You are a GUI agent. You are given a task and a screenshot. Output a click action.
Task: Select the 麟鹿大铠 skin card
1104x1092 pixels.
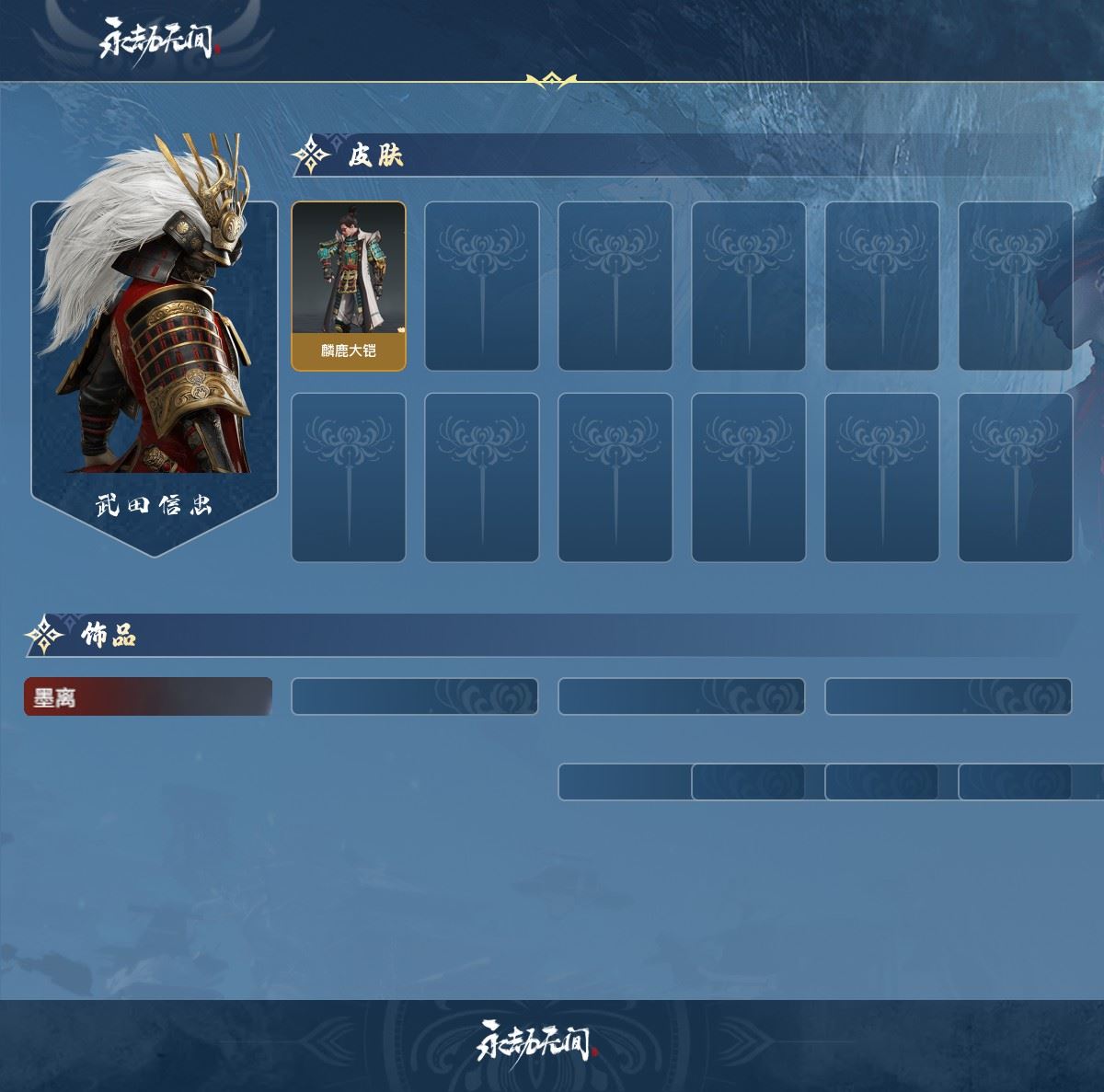tap(349, 286)
